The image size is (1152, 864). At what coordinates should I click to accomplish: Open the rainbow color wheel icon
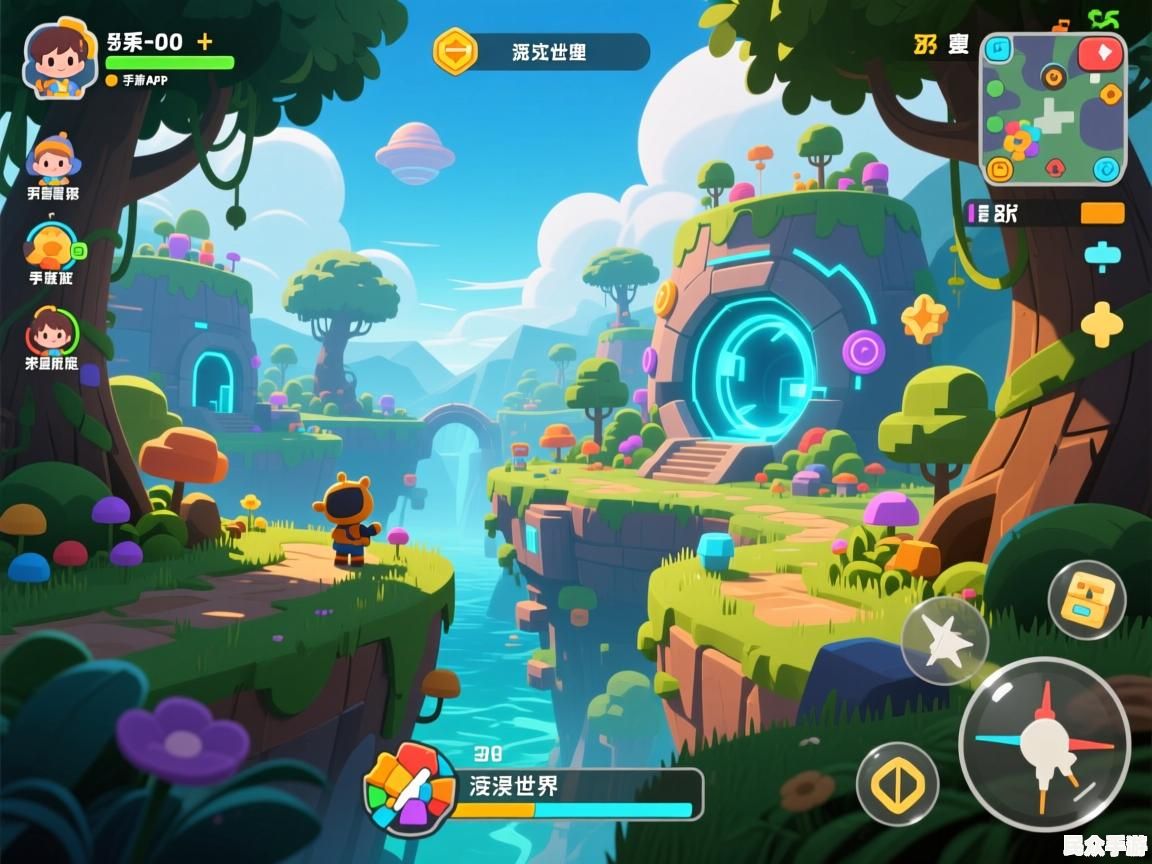pyautogui.click(x=410, y=788)
